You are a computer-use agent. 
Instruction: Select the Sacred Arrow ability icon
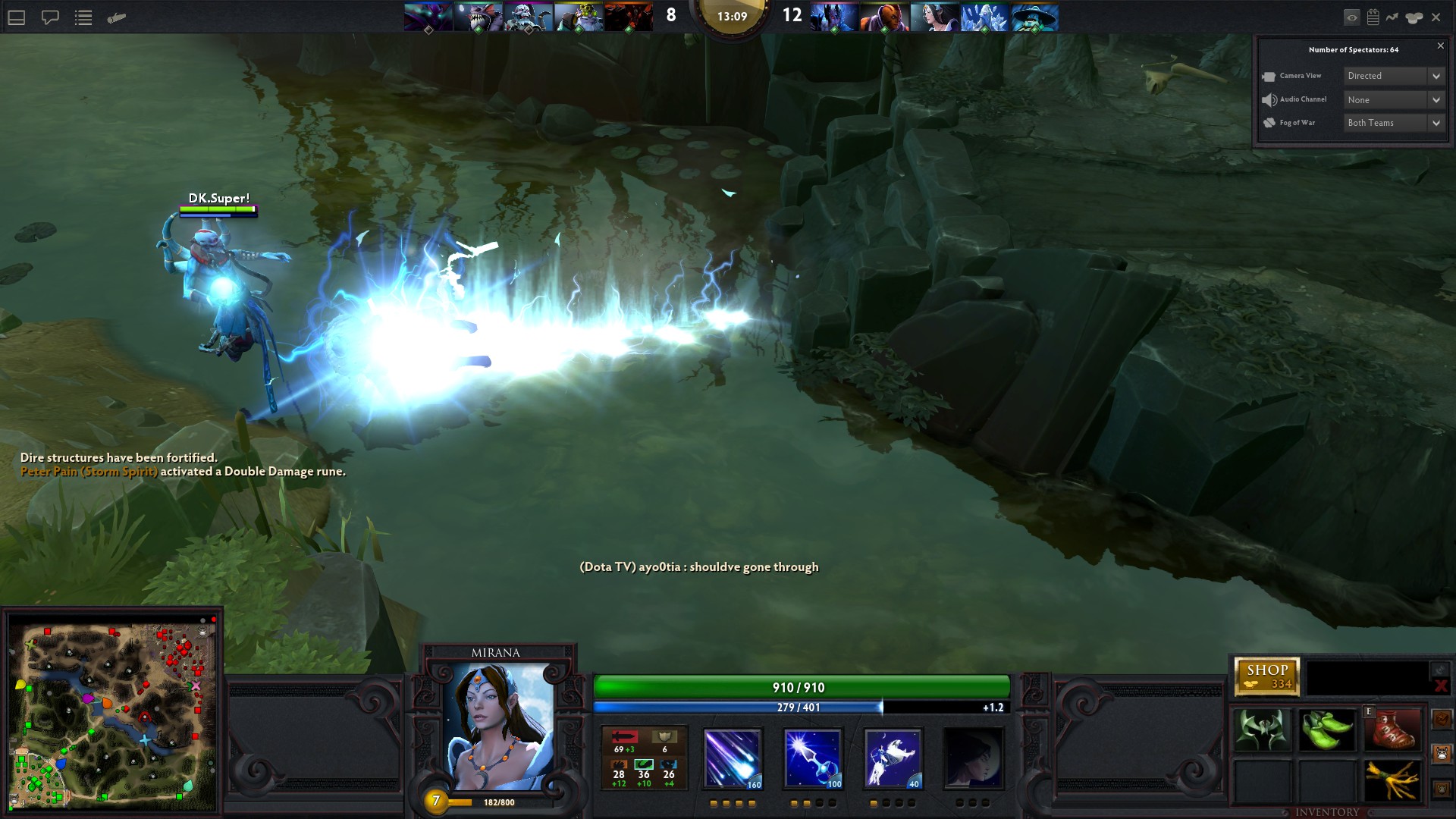(812, 758)
